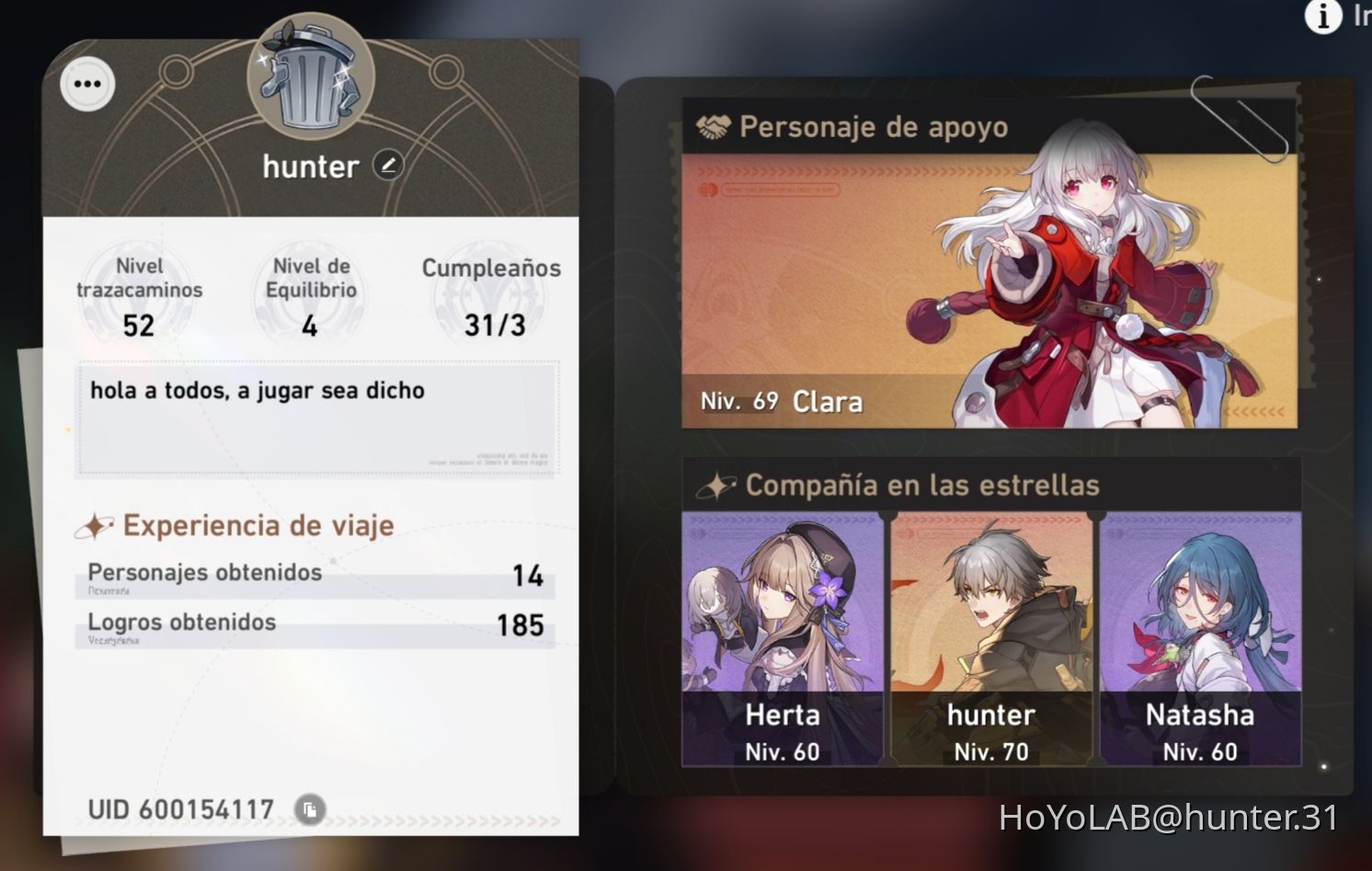The height and width of the screenshot is (871, 1372).
Task: Open the hunter Niv. 70 character card
Action: click(990, 644)
